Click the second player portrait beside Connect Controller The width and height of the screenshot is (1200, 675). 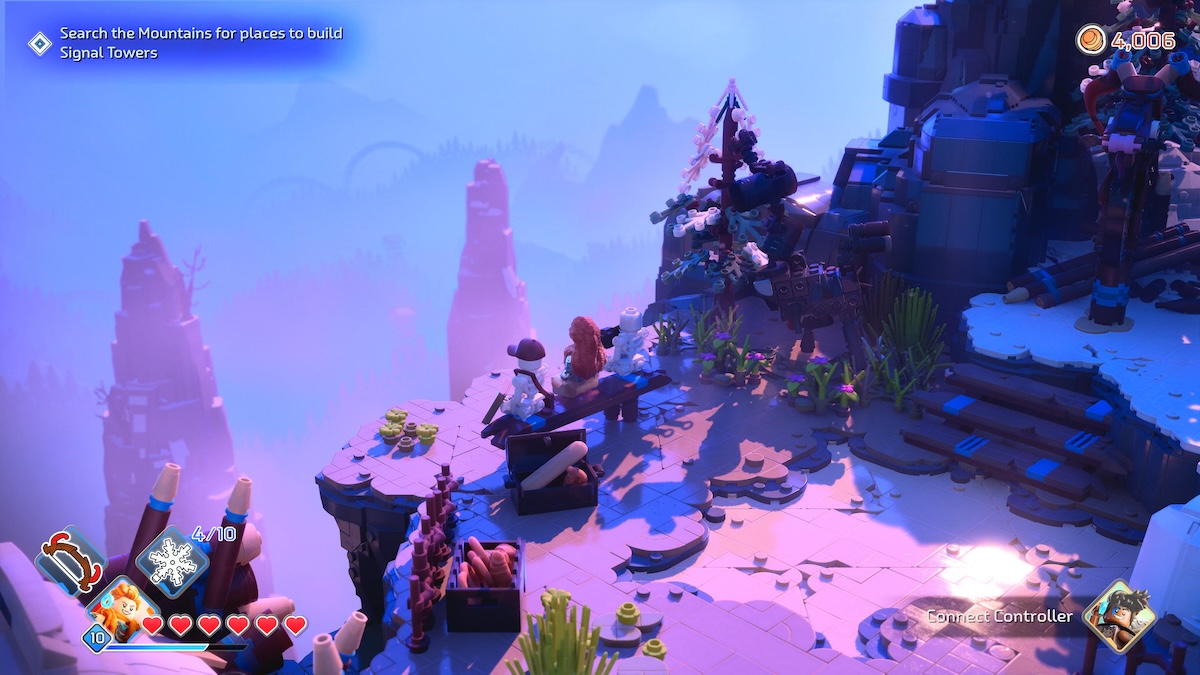click(x=1118, y=614)
